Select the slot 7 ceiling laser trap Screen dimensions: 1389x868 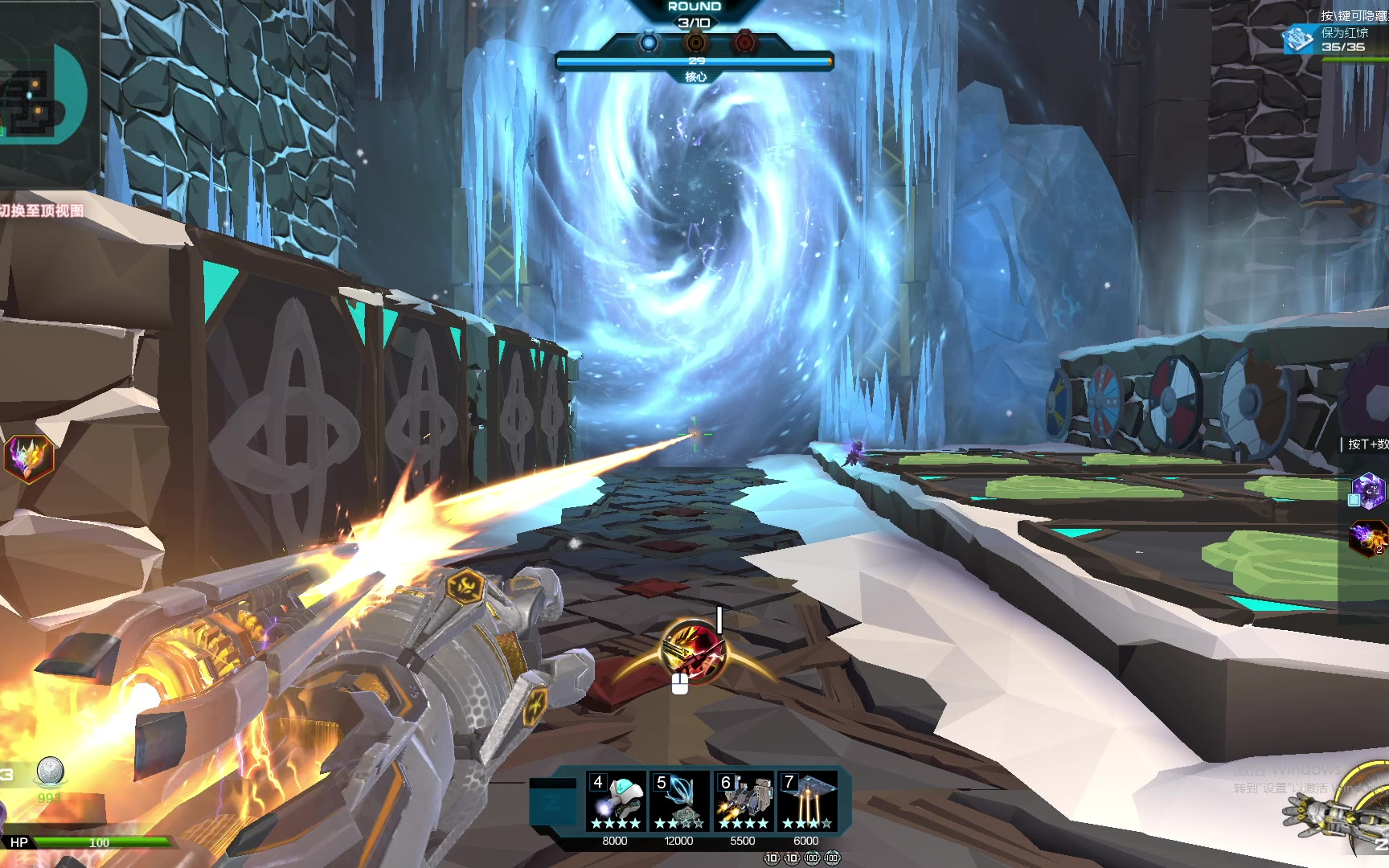pyautogui.click(x=806, y=801)
